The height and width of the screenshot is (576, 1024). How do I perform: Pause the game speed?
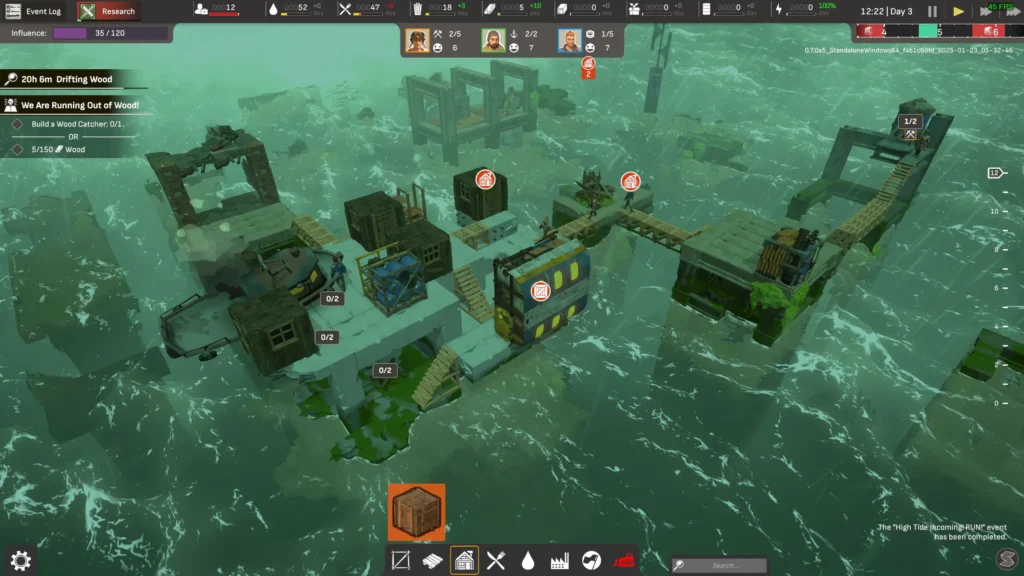[x=932, y=11]
